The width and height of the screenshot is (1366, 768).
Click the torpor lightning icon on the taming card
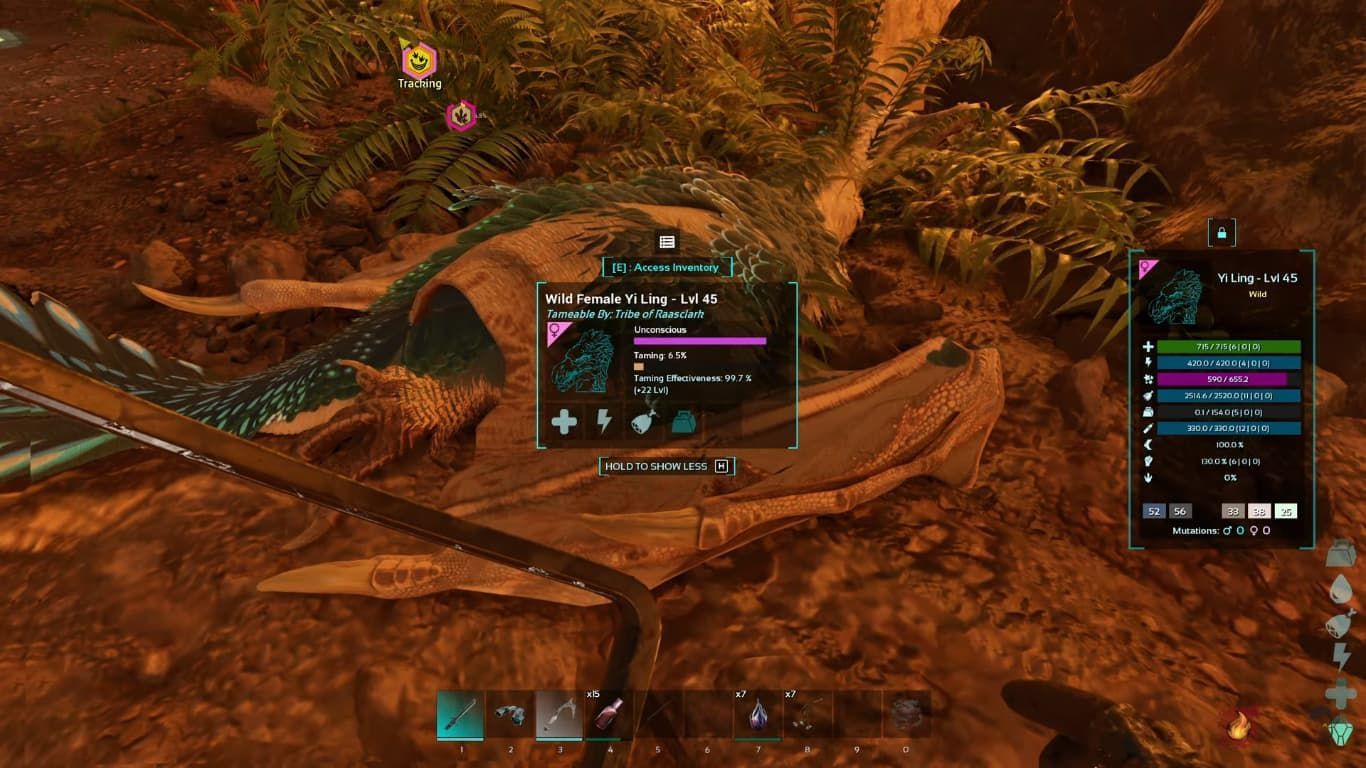[604, 421]
